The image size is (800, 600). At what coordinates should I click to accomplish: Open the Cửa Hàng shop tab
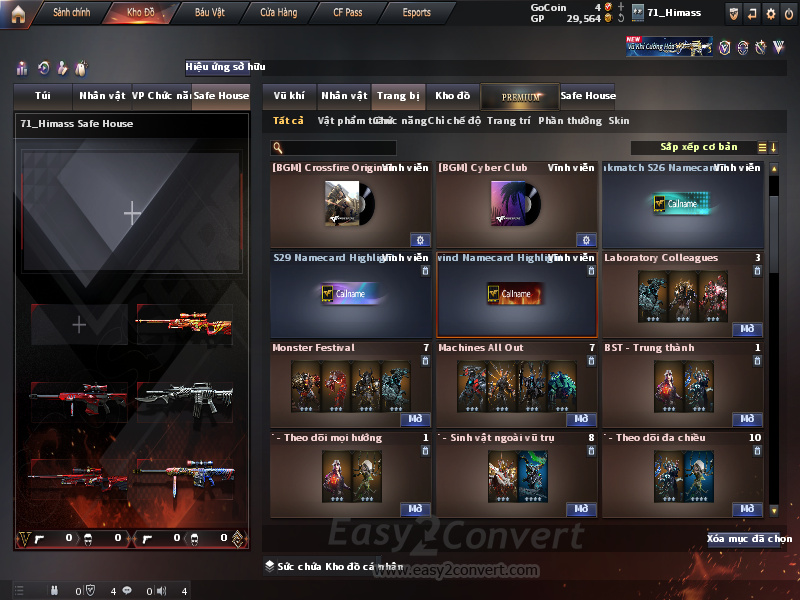278,13
